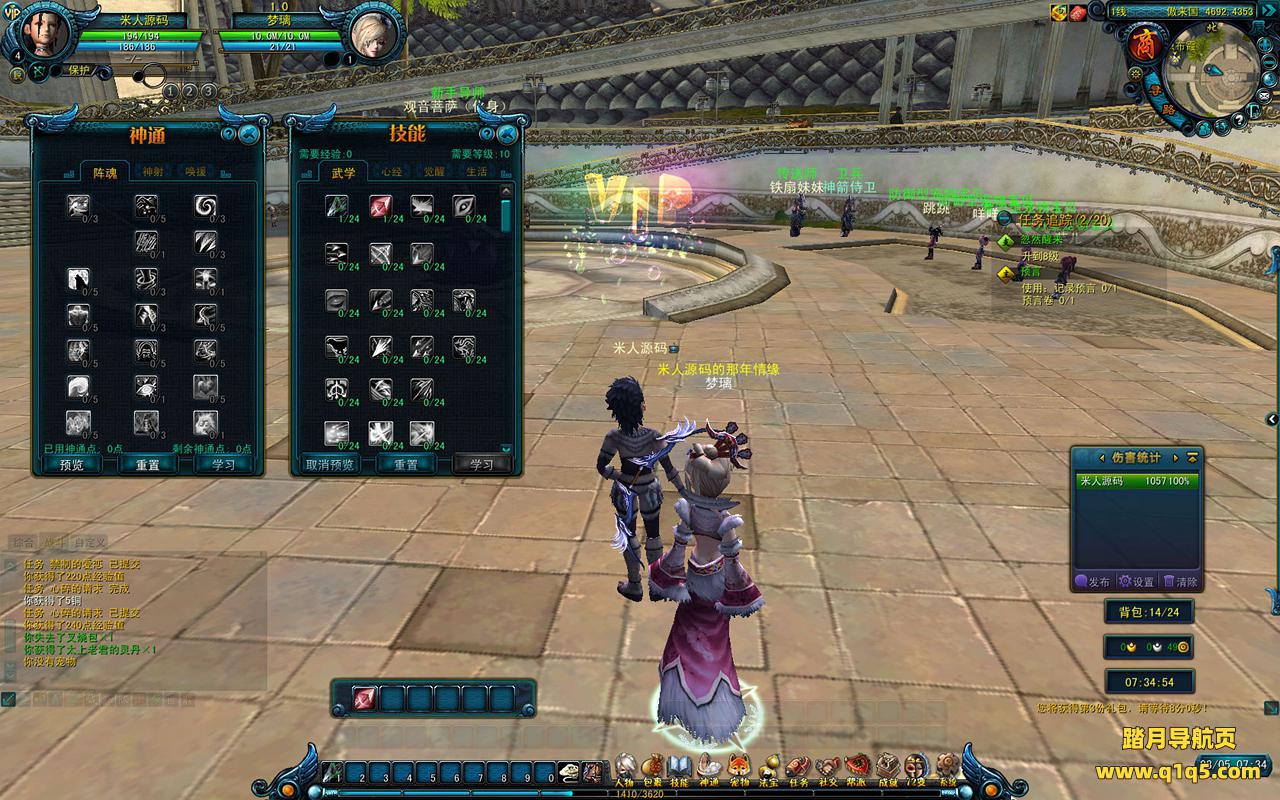Click 预览 preview in the 神通 panel
1280x800 pixels.
[72, 465]
